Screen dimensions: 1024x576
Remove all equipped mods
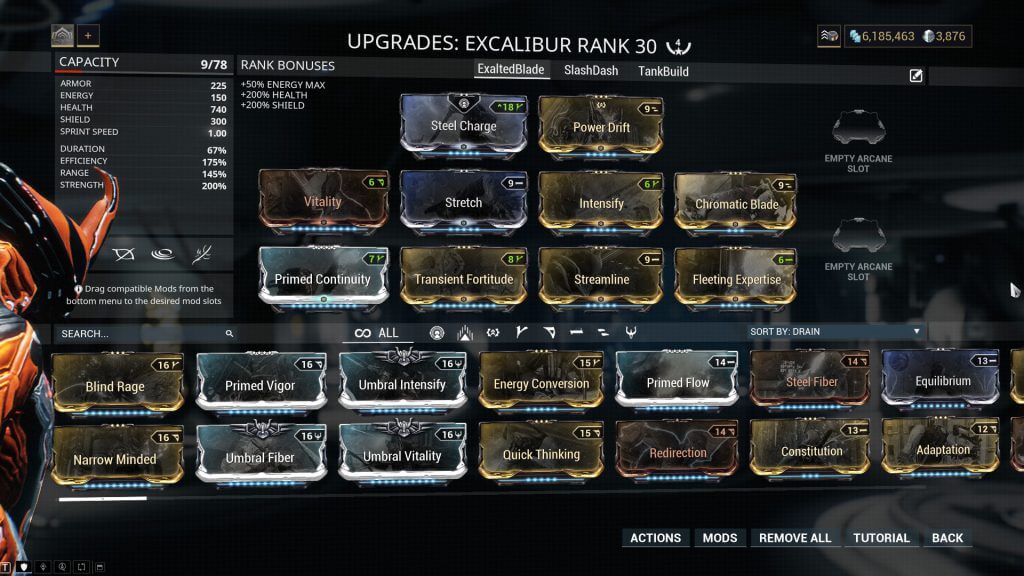(x=795, y=538)
